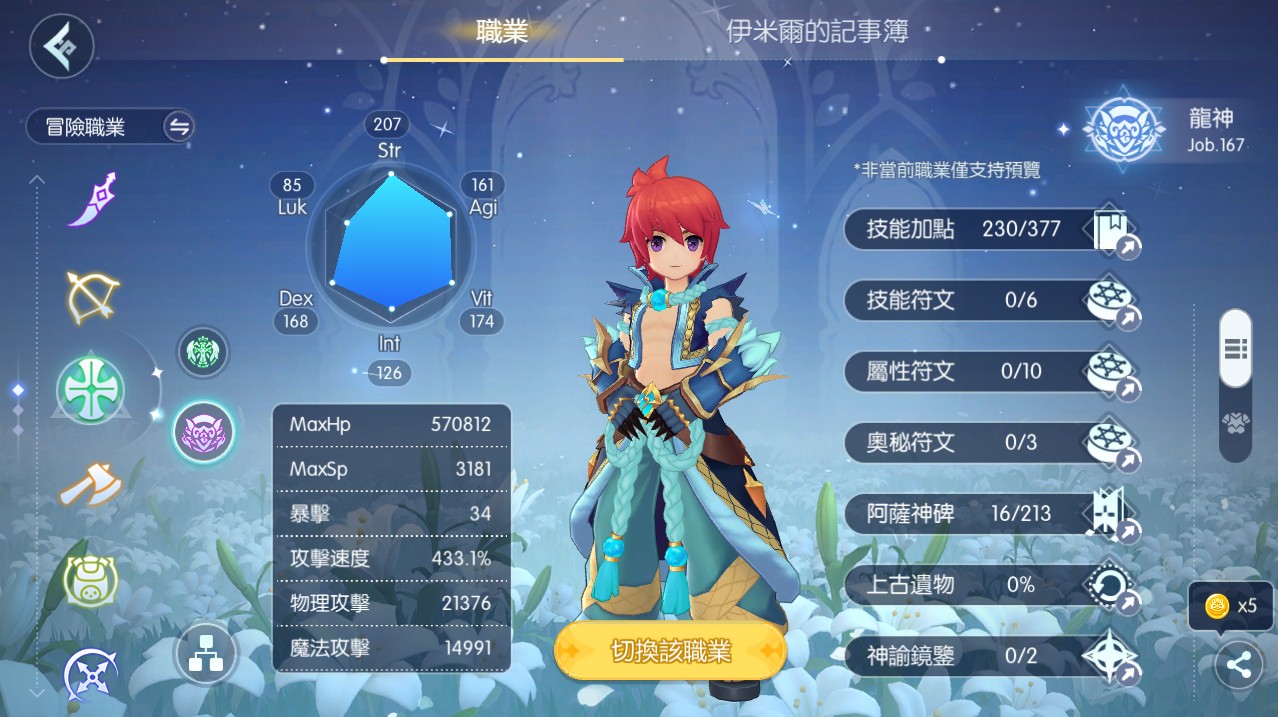Choose the dark green job branch icon
The image size is (1278, 717).
(x=203, y=352)
